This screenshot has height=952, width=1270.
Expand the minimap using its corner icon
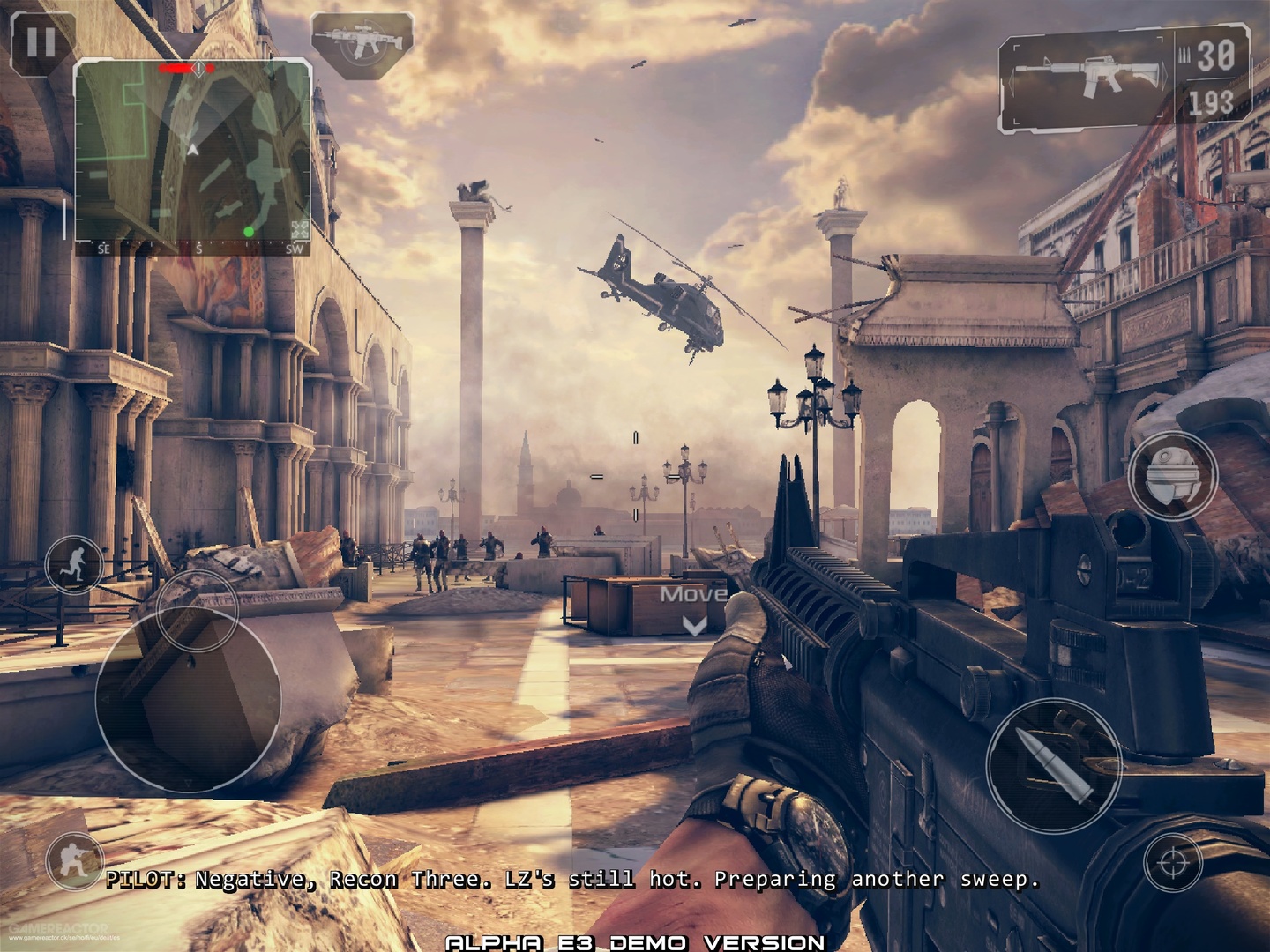(x=300, y=230)
